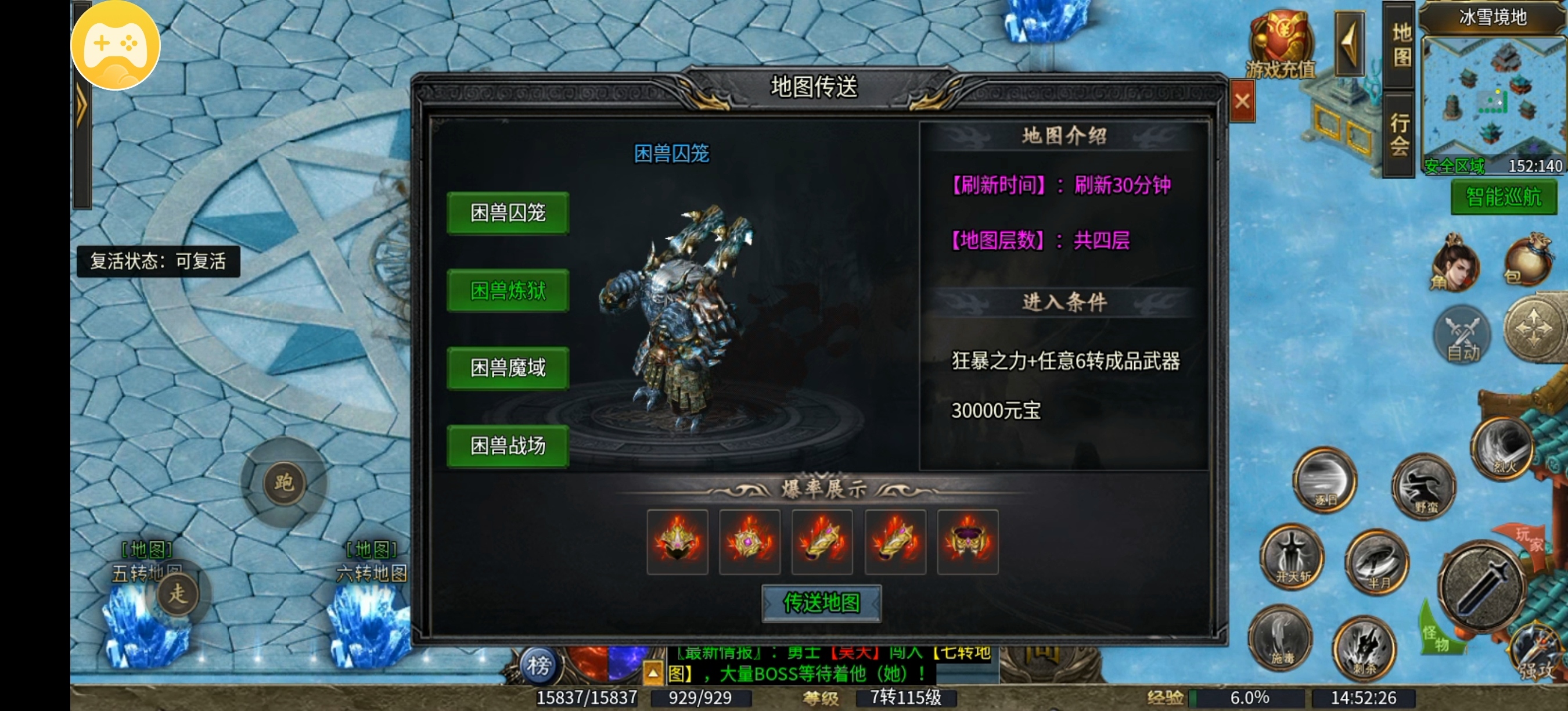1568x711 pixels.
Task: View the first drop item thumbnail
Action: [678, 542]
